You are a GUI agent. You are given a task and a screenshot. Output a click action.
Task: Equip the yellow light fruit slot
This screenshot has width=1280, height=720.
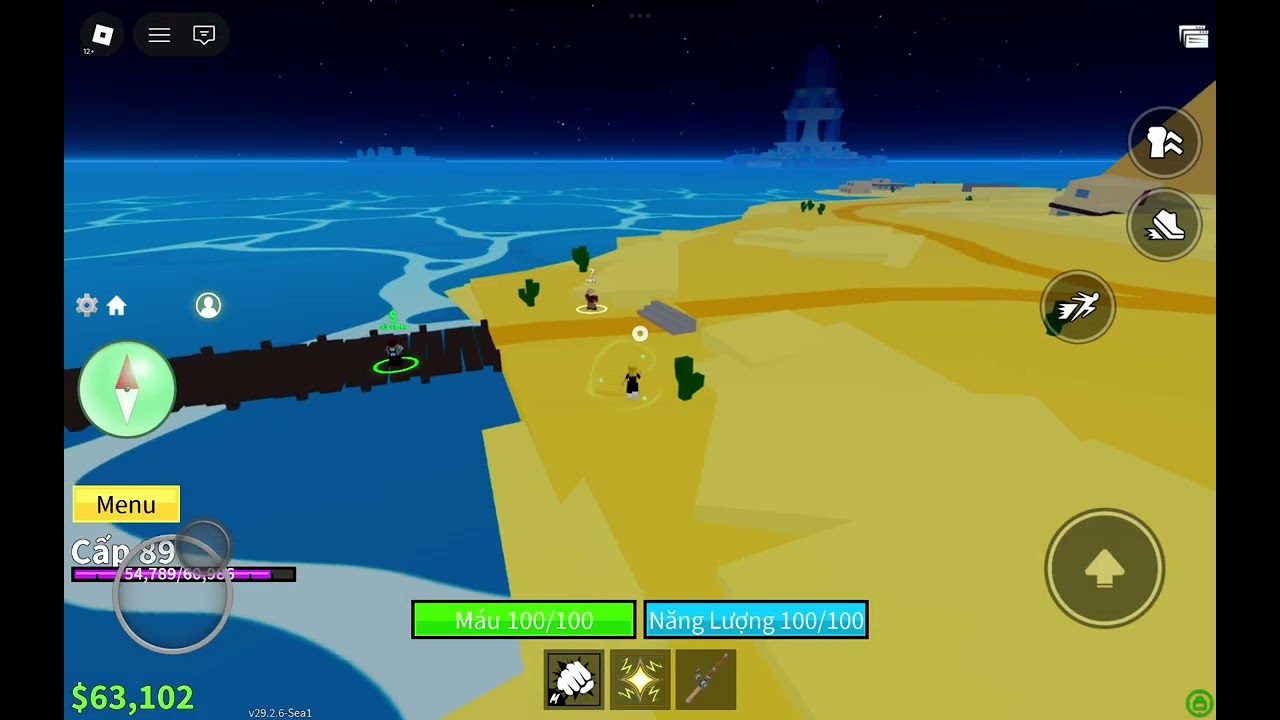coord(640,679)
